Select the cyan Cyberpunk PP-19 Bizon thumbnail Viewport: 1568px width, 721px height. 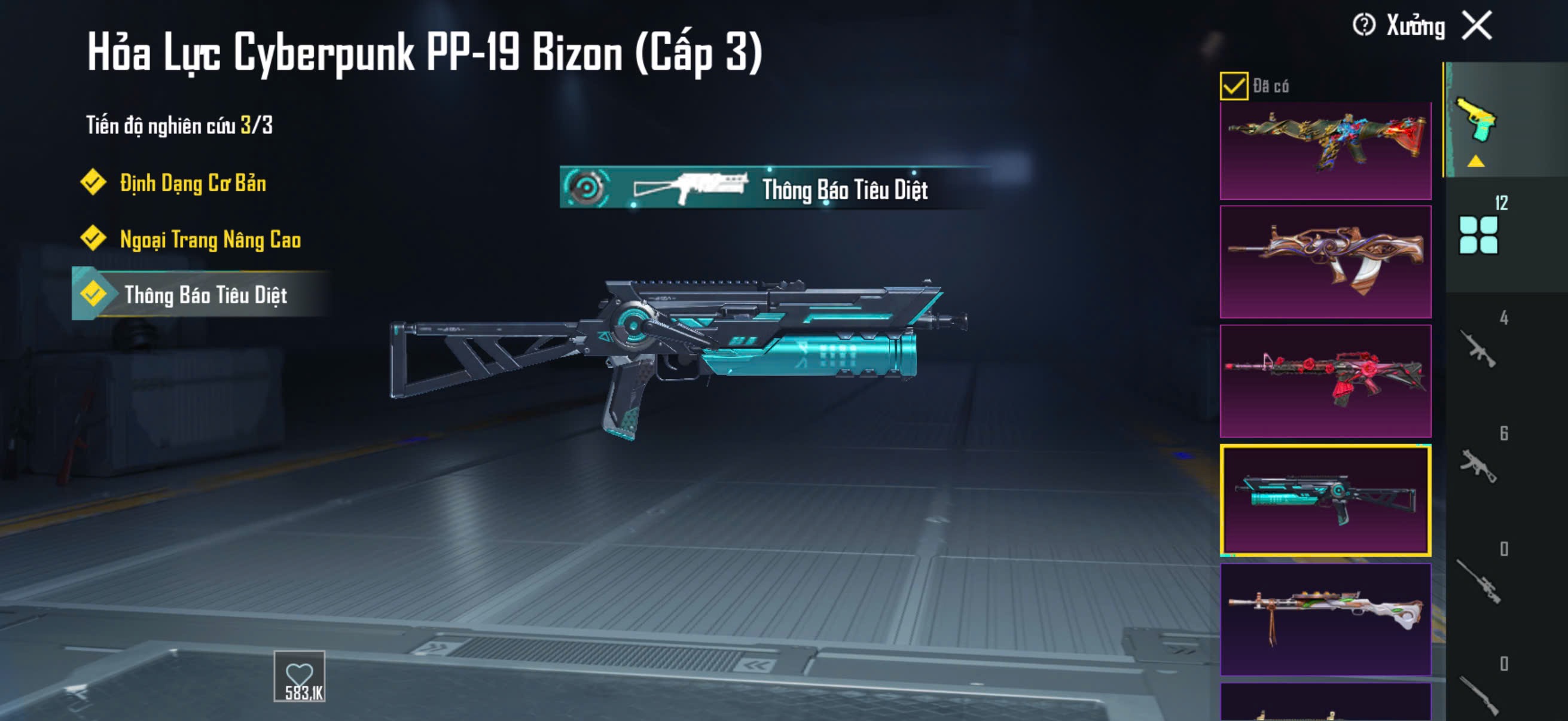(1325, 500)
